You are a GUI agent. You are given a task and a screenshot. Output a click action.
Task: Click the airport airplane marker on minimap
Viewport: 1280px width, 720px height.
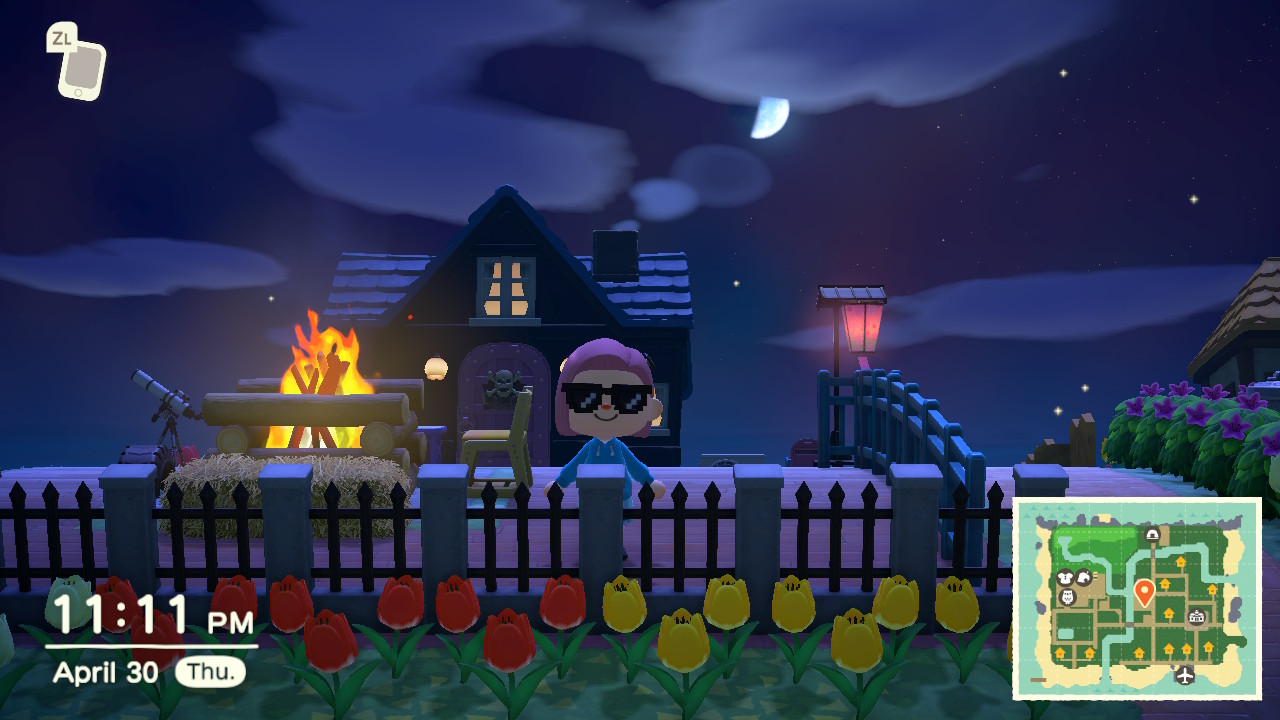tap(1185, 676)
